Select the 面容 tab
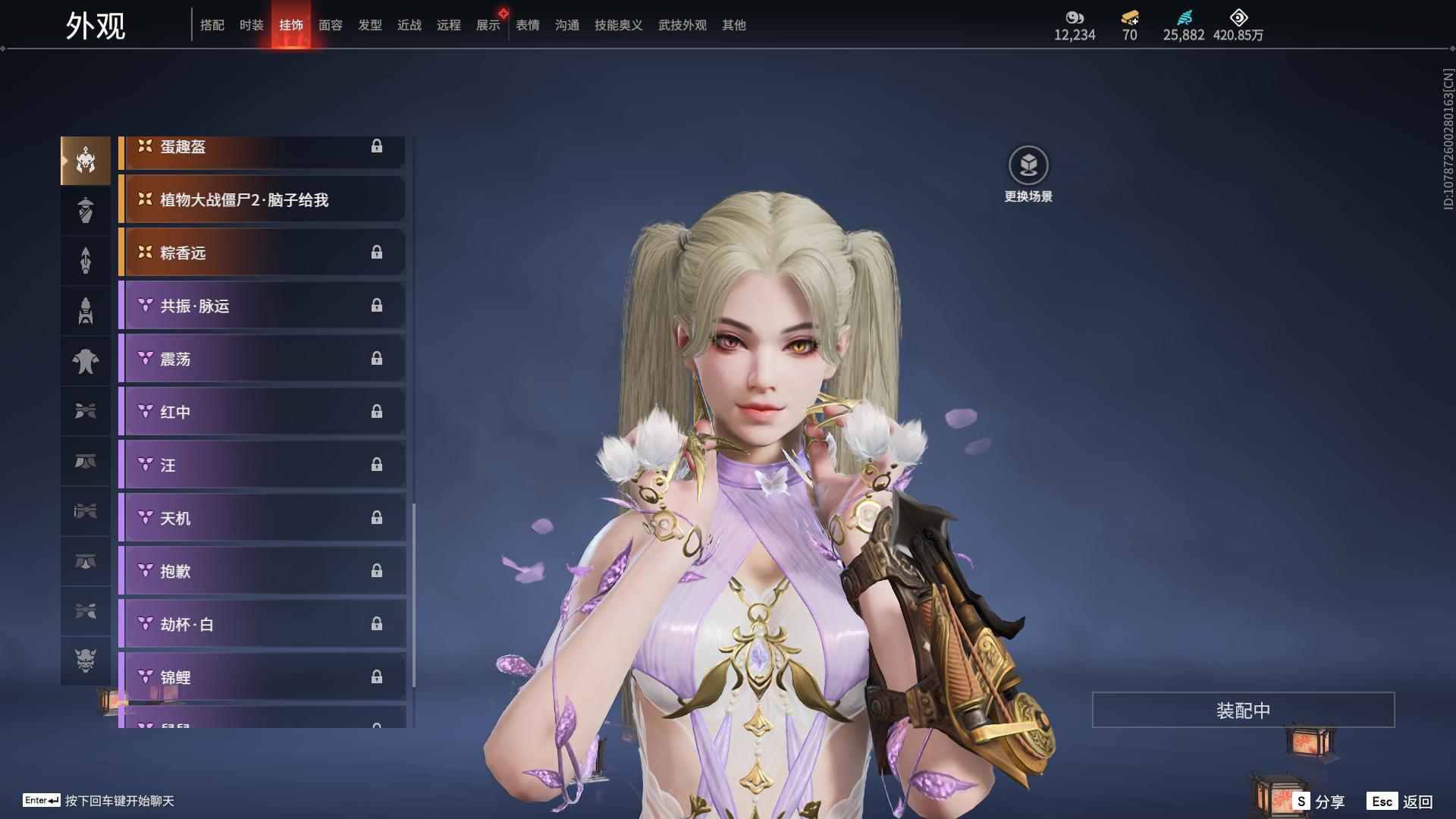Screen dimensions: 1456x819 [x=330, y=25]
